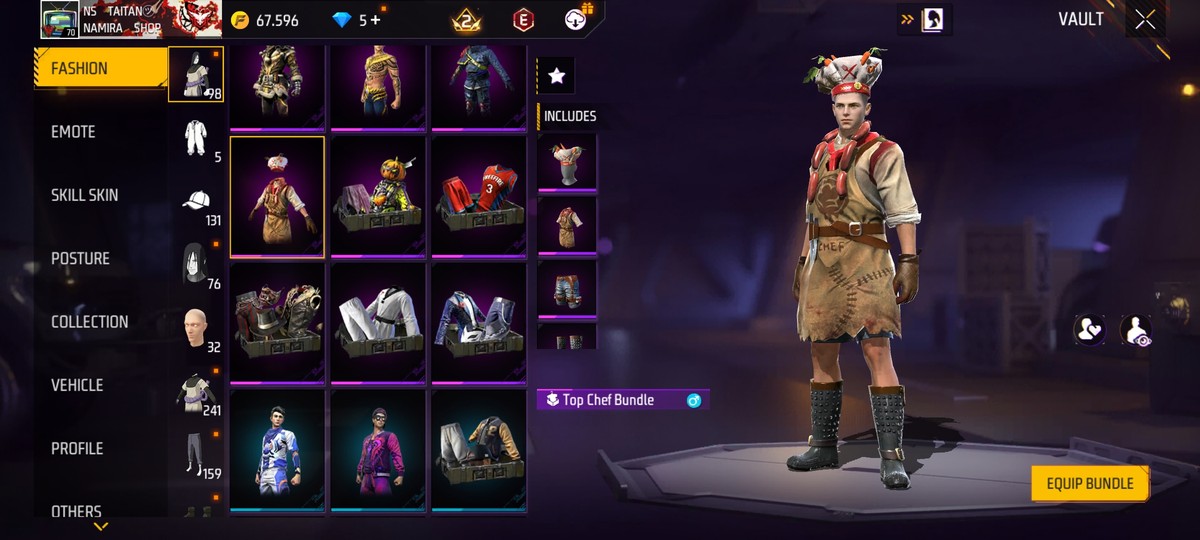1200x540 pixels.
Task: Open the Vehicle category
Action: pos(77,385)
